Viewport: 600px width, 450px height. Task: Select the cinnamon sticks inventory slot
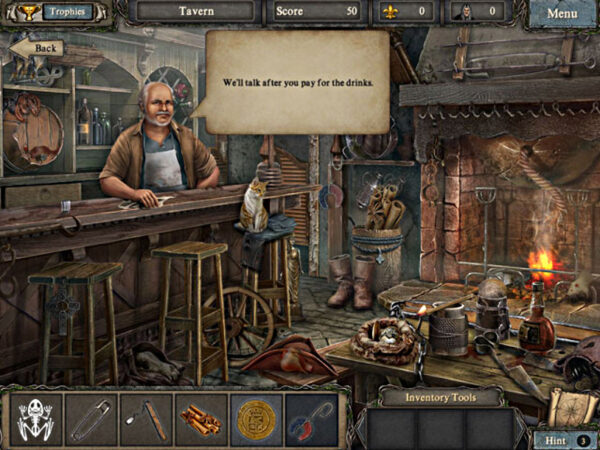point(200,419)
